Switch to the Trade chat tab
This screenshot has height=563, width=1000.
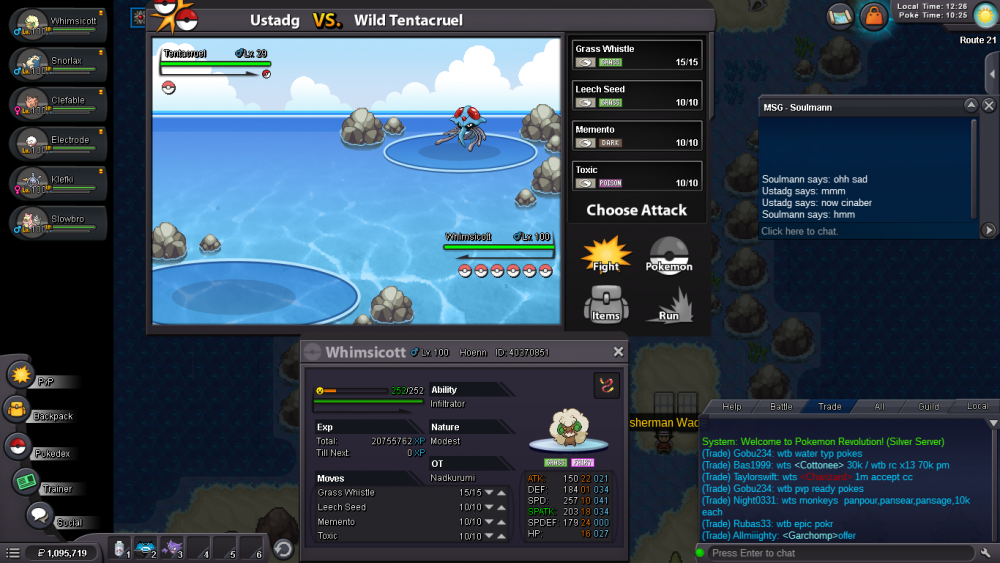829,407
